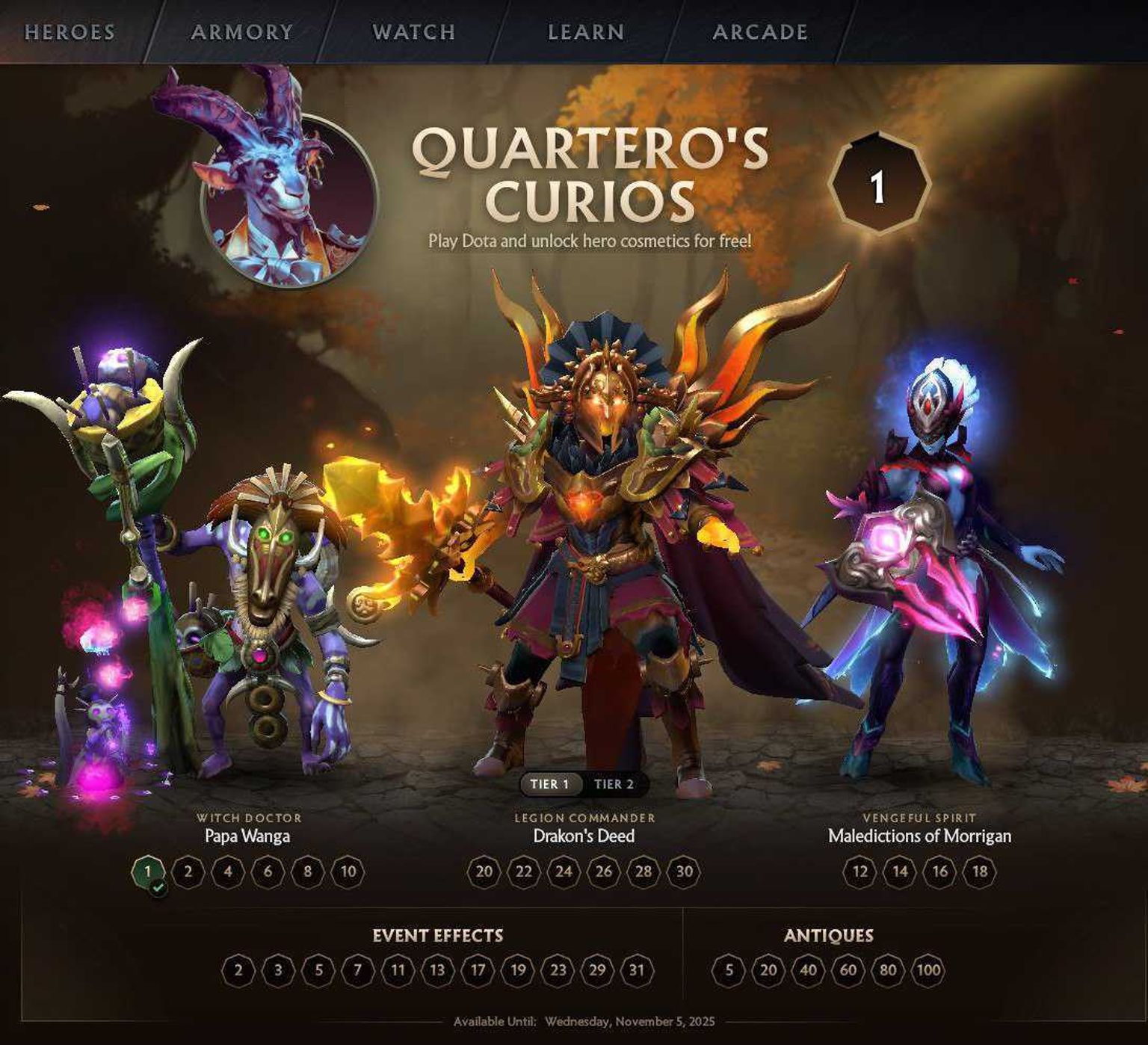Click milestone 30 for Drakon's Deed
The width and height of the screenshot is (1148, 1045).
(x=684, y=872)
